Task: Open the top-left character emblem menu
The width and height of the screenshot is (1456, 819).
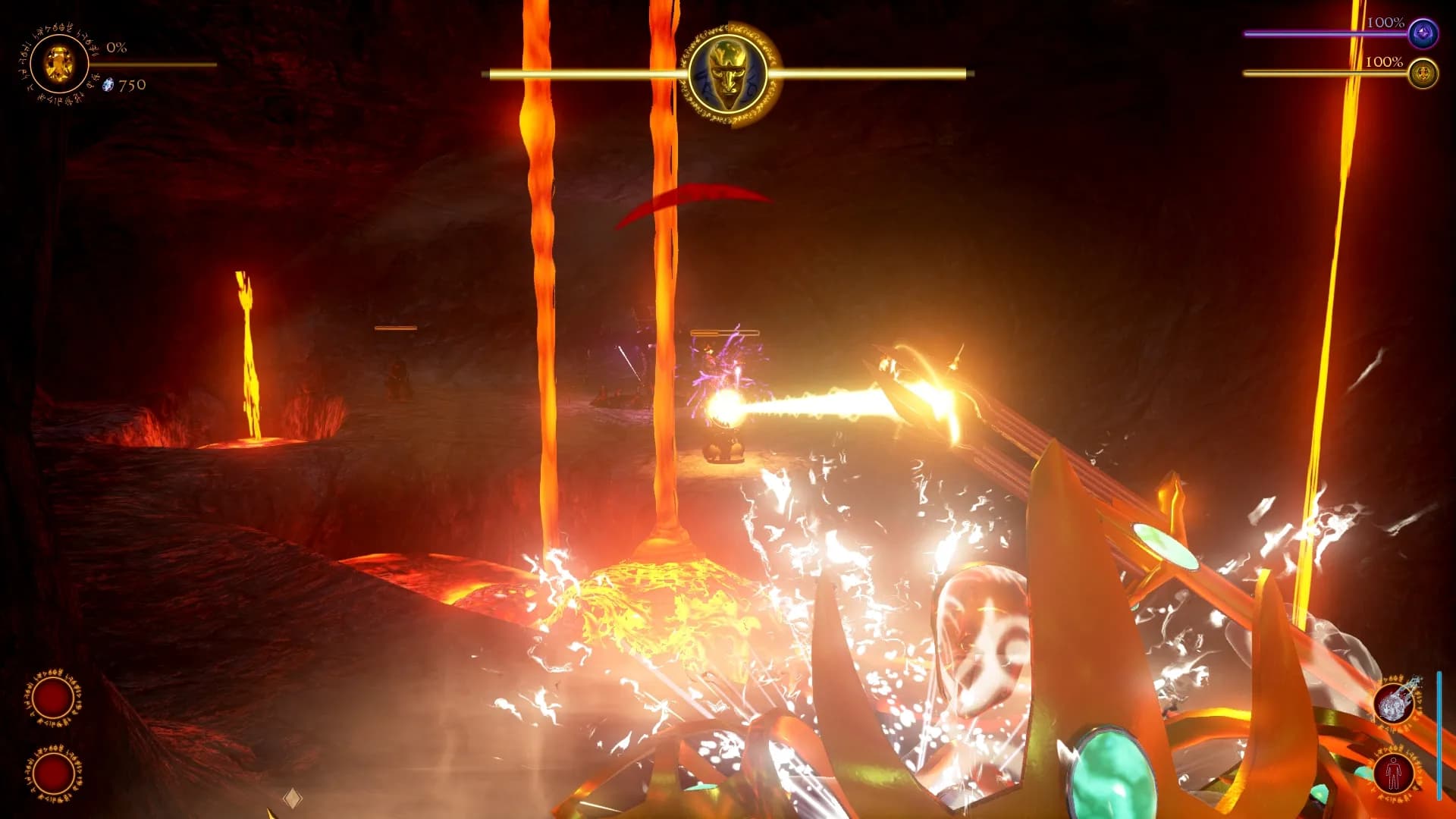Action: coord(58,64)
